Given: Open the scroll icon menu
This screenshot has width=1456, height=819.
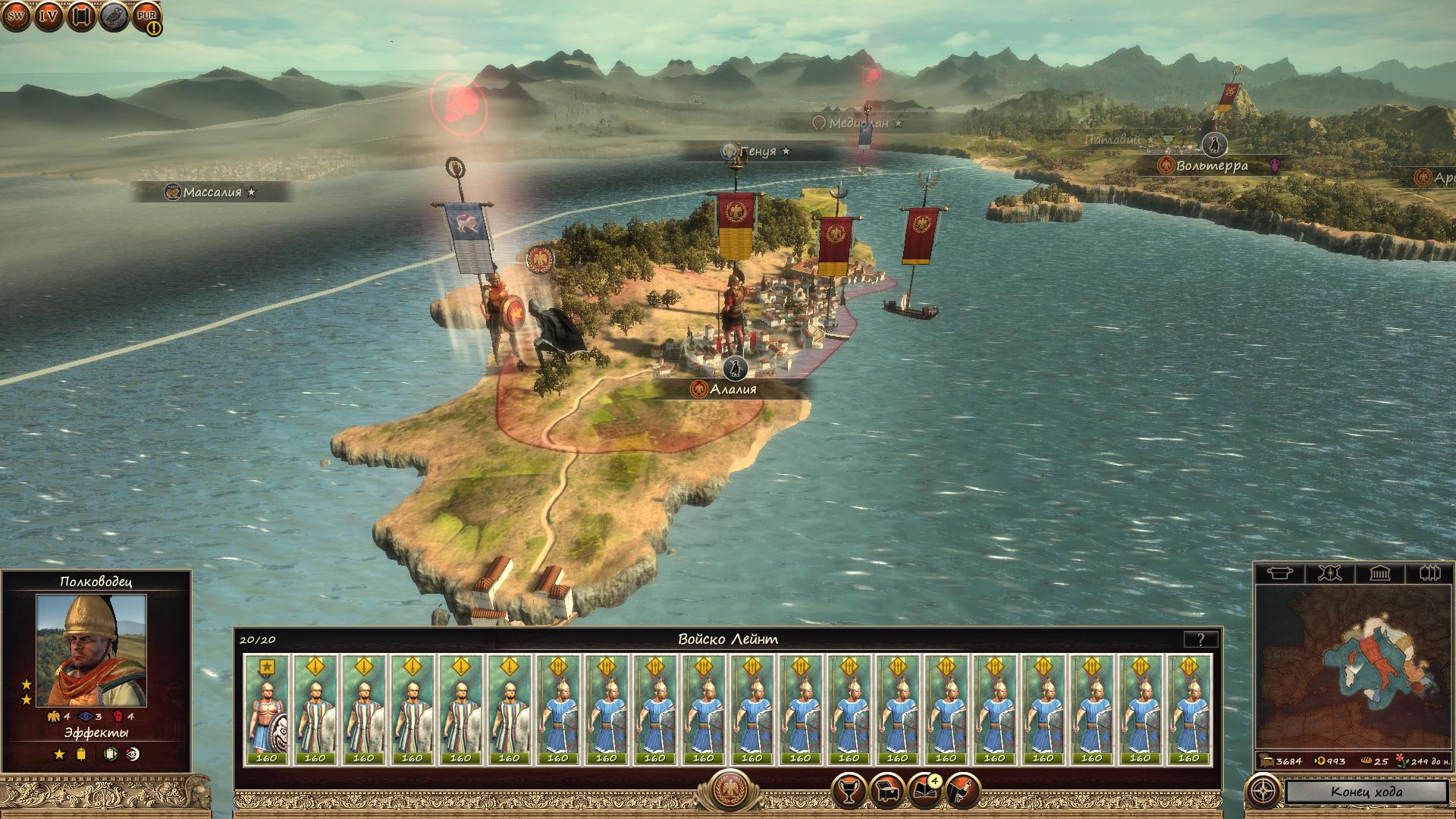Looking at the screenshot, I should coord(81,15).
